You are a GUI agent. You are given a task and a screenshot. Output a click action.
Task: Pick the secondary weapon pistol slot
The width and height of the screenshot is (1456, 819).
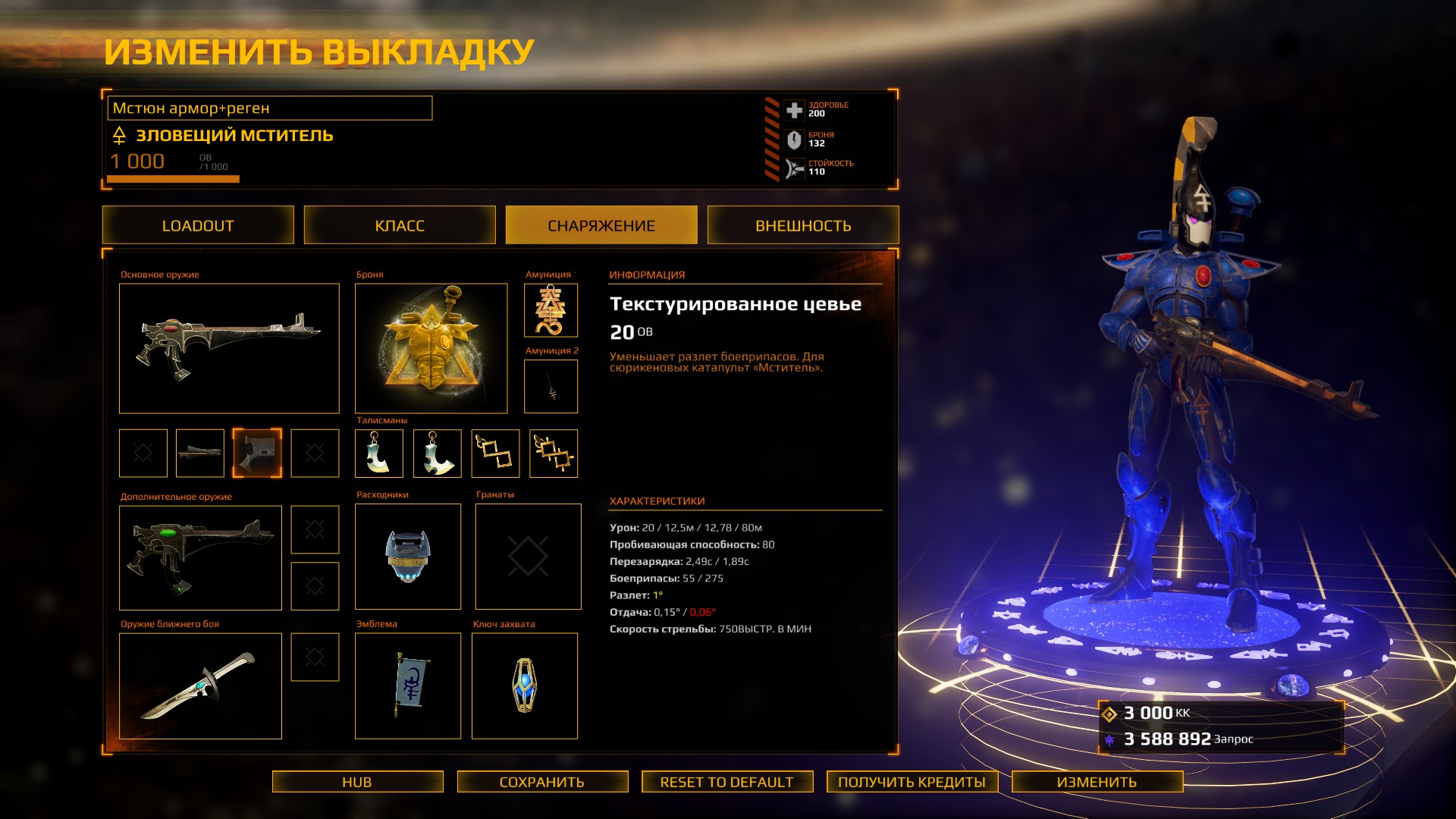[x=200, y=557]
